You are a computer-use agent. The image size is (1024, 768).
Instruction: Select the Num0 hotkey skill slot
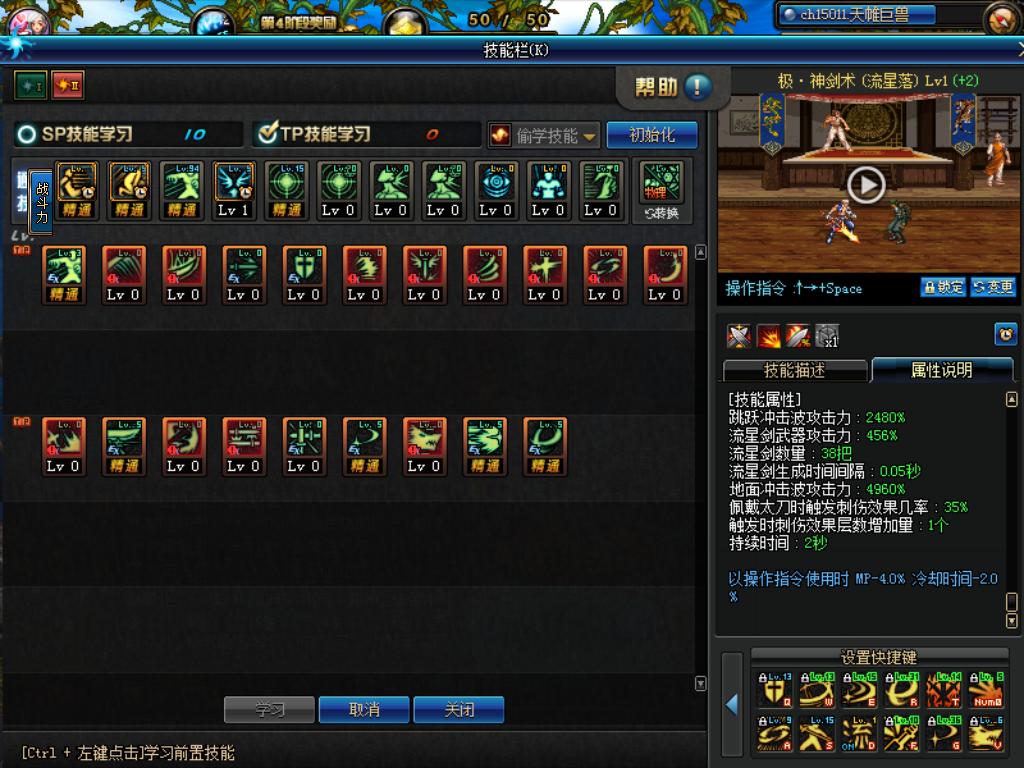coord(986,691)
